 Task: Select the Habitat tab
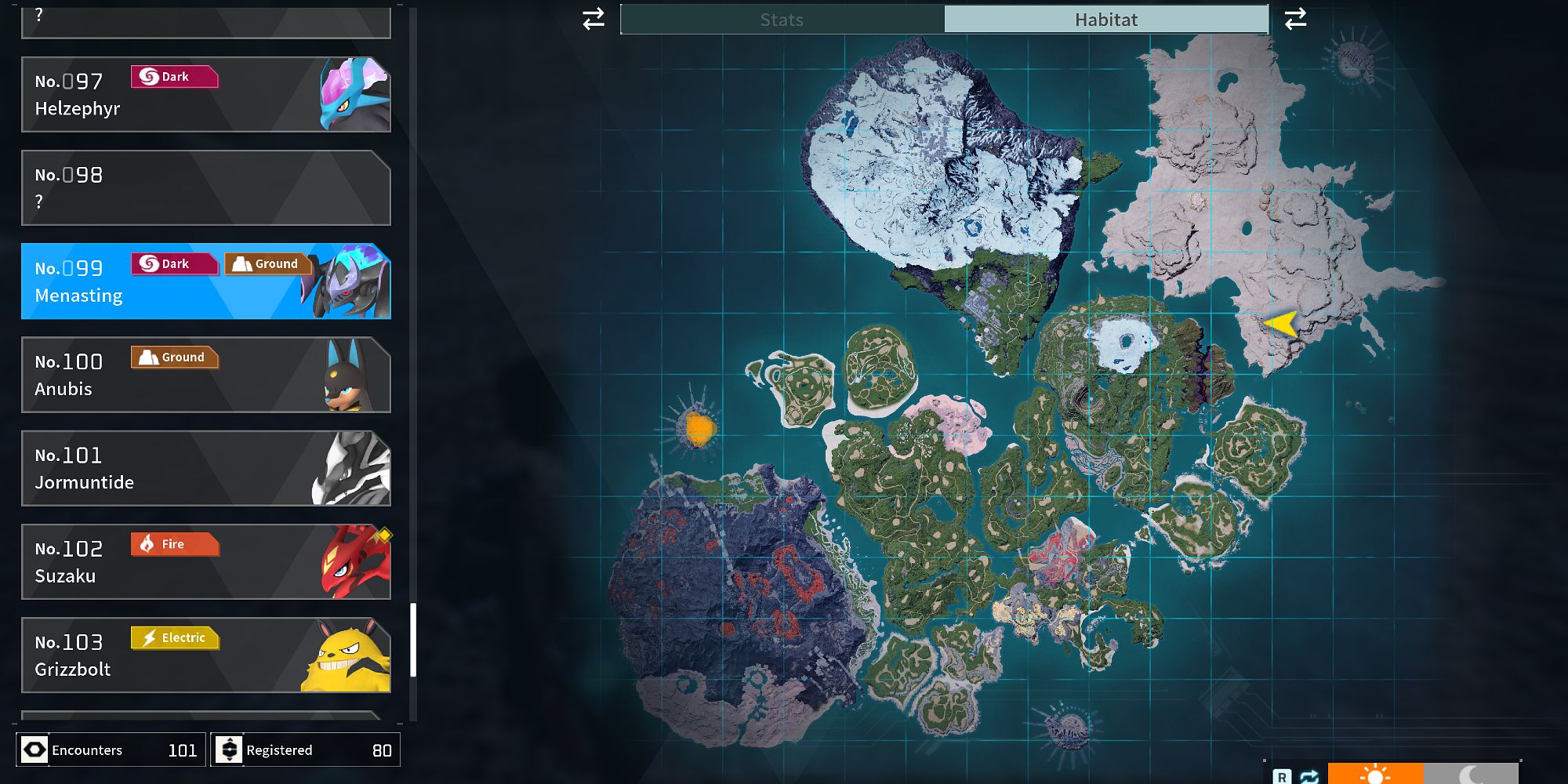[x=1105, y=20]
